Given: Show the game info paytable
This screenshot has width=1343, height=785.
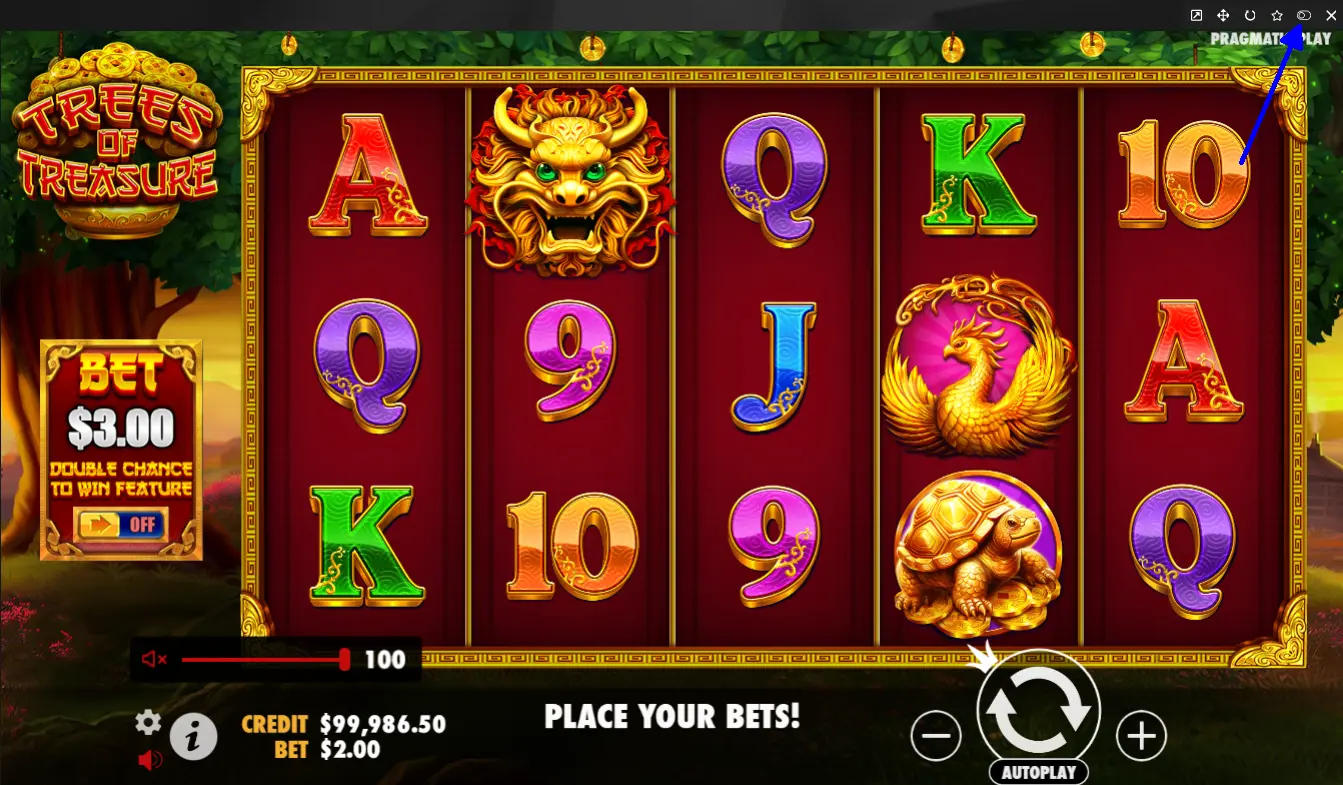Looking at the screenshot, I should coord(194,738).
